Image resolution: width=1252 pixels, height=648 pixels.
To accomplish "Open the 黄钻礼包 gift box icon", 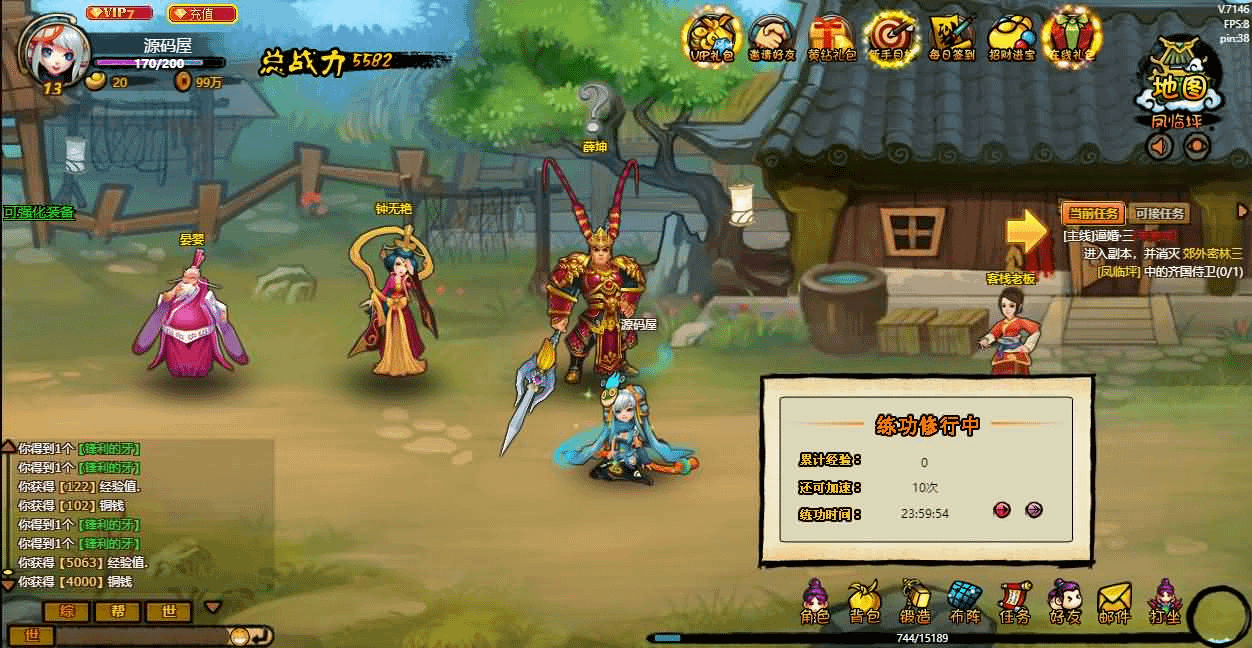I will pos(831,38).
